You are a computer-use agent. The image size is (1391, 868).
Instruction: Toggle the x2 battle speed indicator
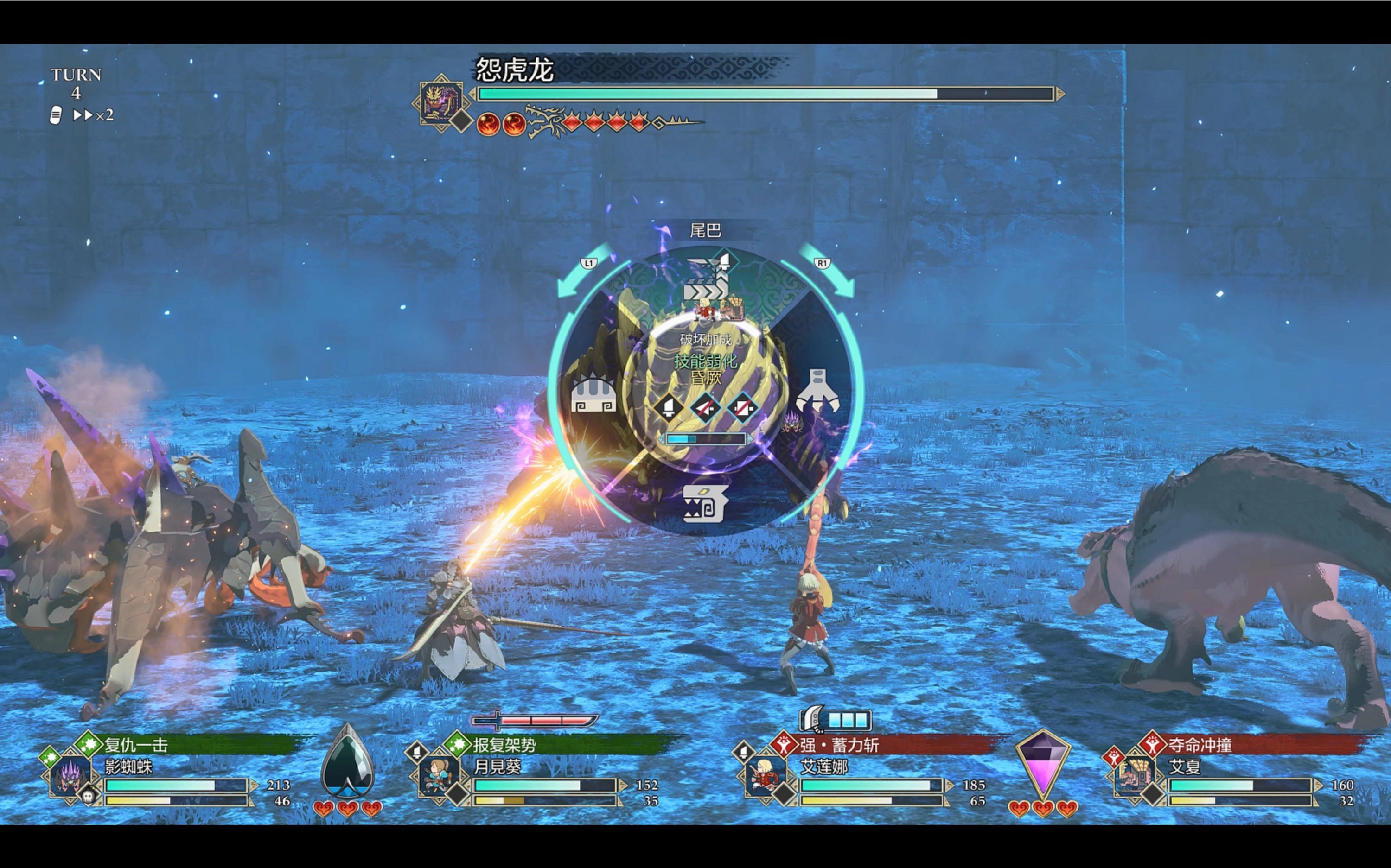tap(93, 115)
